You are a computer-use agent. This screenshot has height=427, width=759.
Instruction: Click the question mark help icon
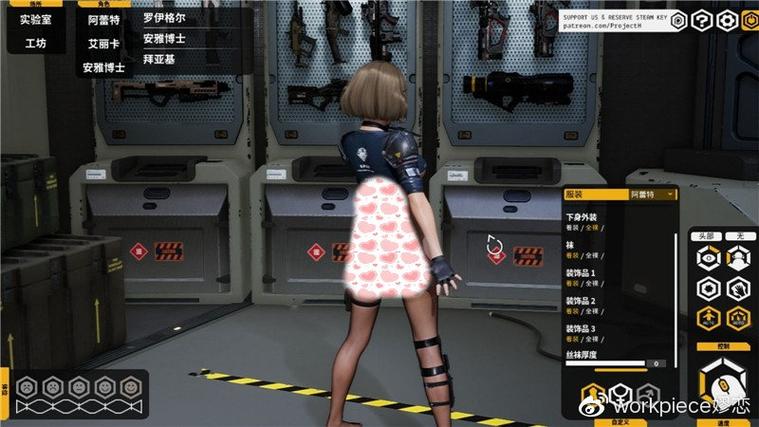point(702,20)
